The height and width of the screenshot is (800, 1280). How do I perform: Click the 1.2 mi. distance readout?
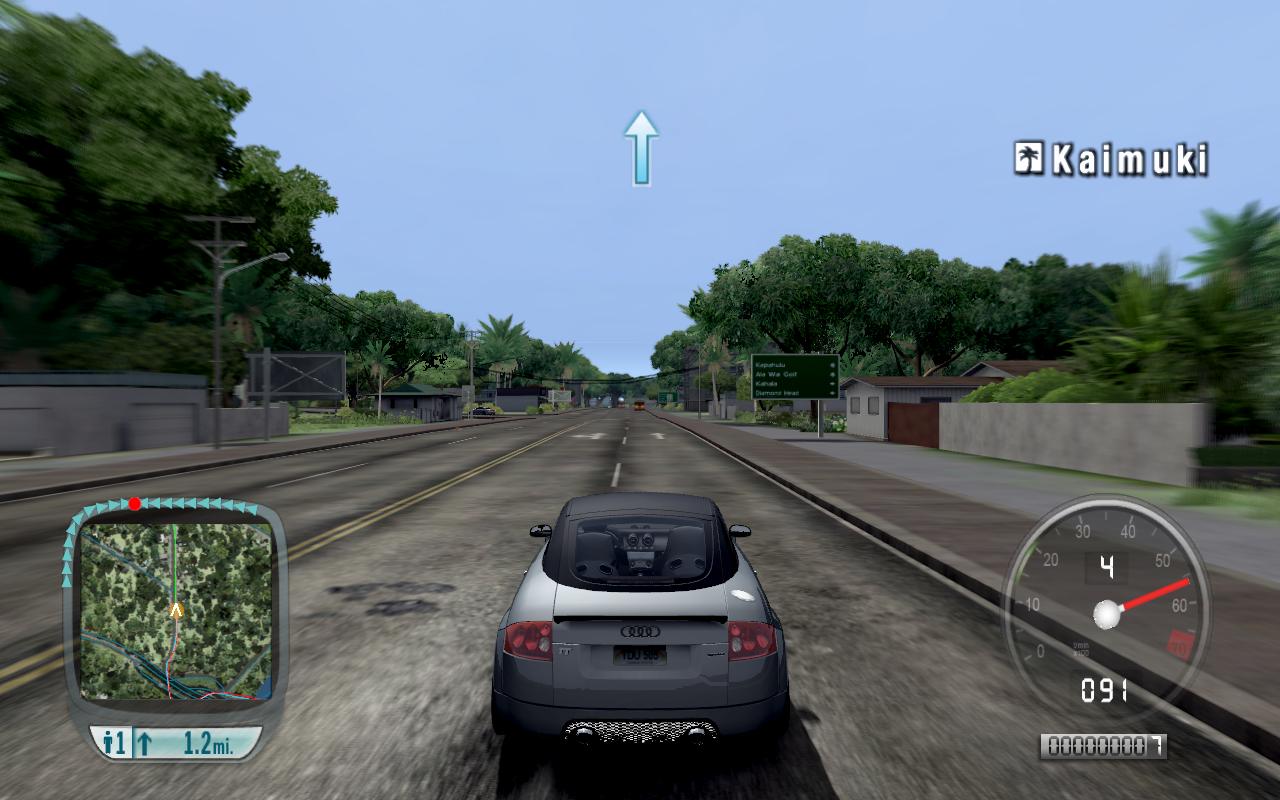[x=208, y=742]
